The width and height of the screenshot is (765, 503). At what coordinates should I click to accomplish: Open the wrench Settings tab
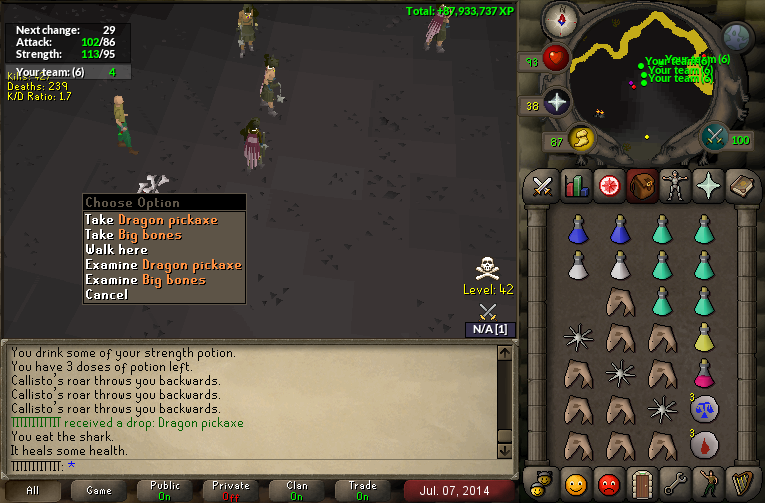674,483
